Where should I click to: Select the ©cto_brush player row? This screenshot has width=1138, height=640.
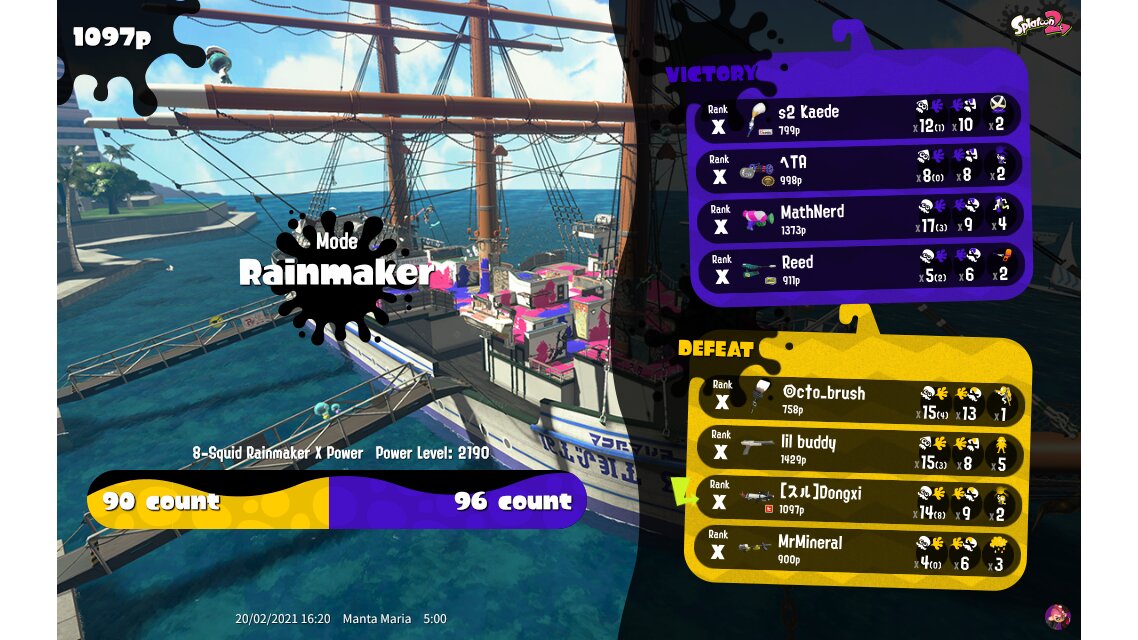[x=858, y=400]
